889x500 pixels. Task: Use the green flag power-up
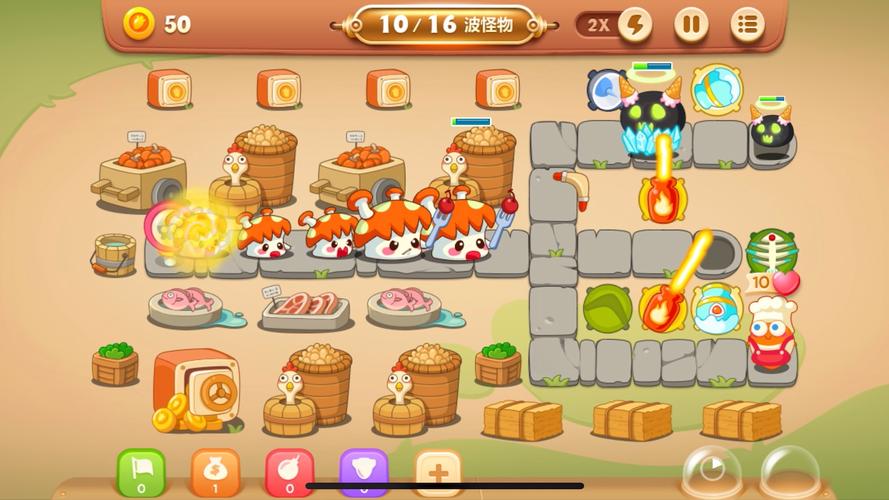pos(142,471)
